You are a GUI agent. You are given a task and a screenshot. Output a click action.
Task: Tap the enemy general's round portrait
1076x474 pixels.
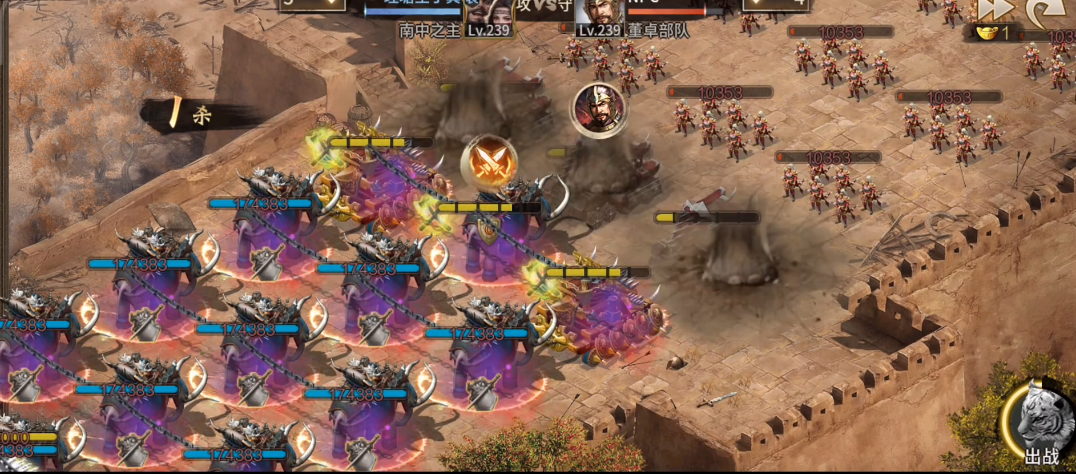[x=598, y=110]
